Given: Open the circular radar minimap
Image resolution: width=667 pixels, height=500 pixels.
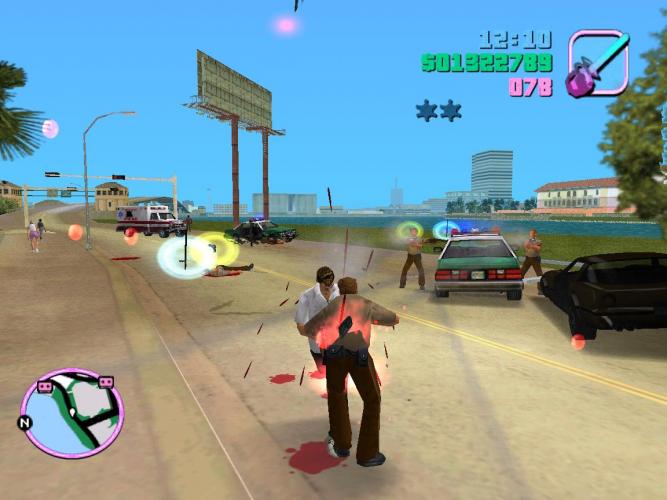Looking at the screenshot, I should (72, 412).
